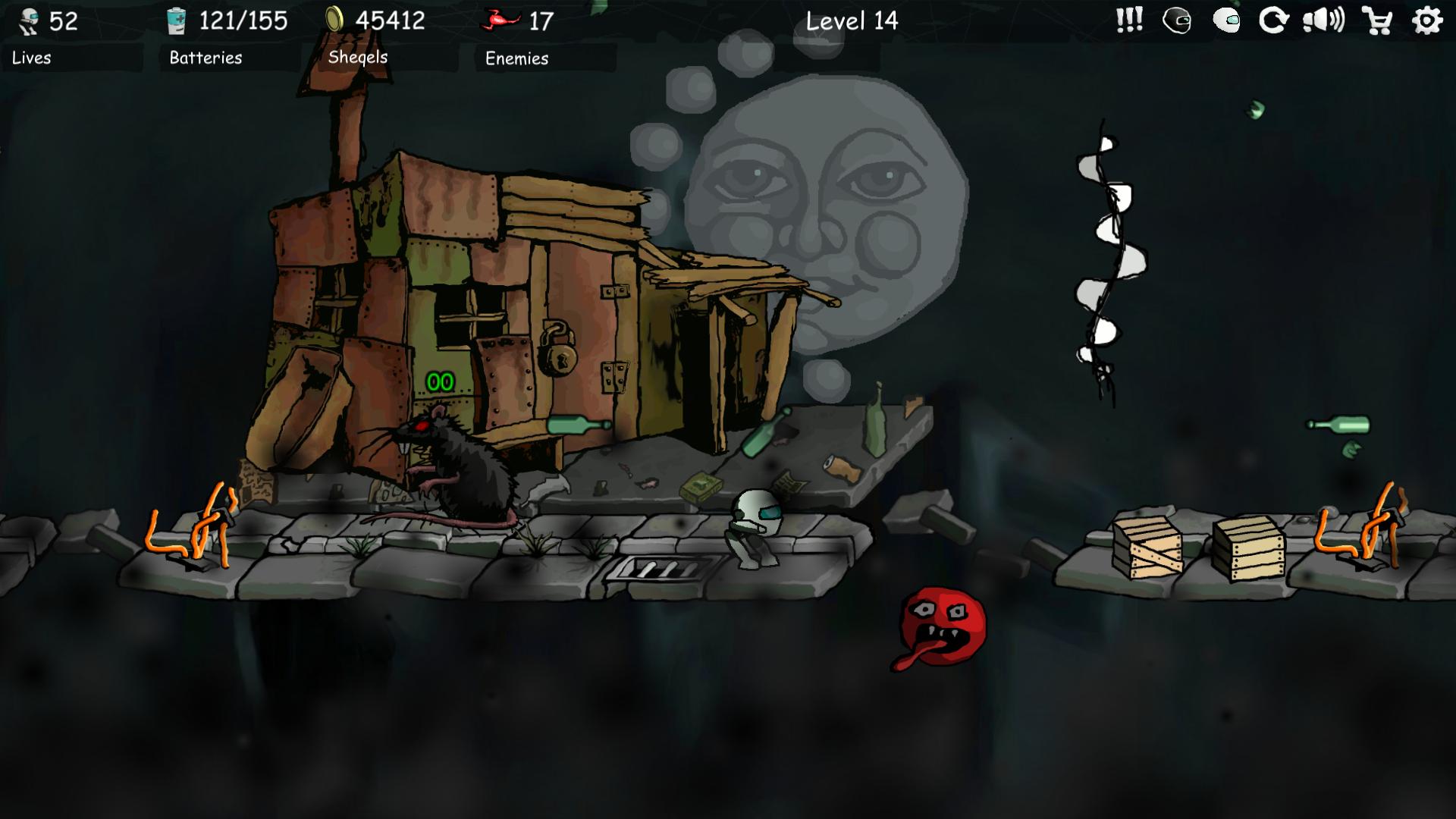Select the dark helmet character icon
This screenshot has height=819, width=1456.
point(1178,21)
